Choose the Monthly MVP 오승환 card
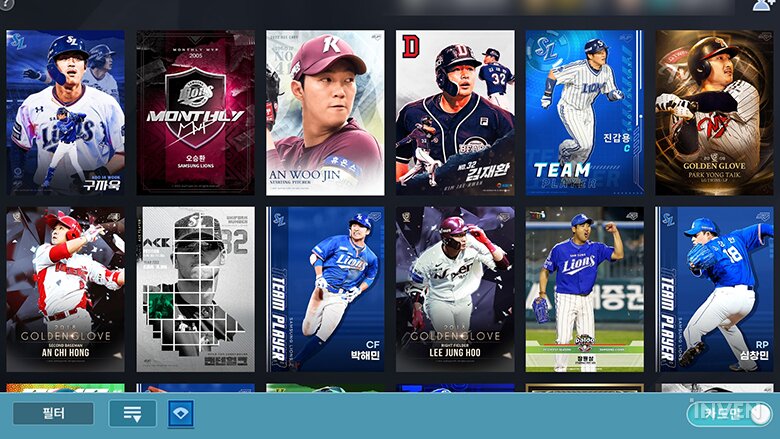Image resolution: width=780 pixels, height=439 pixels. (195, 112)
